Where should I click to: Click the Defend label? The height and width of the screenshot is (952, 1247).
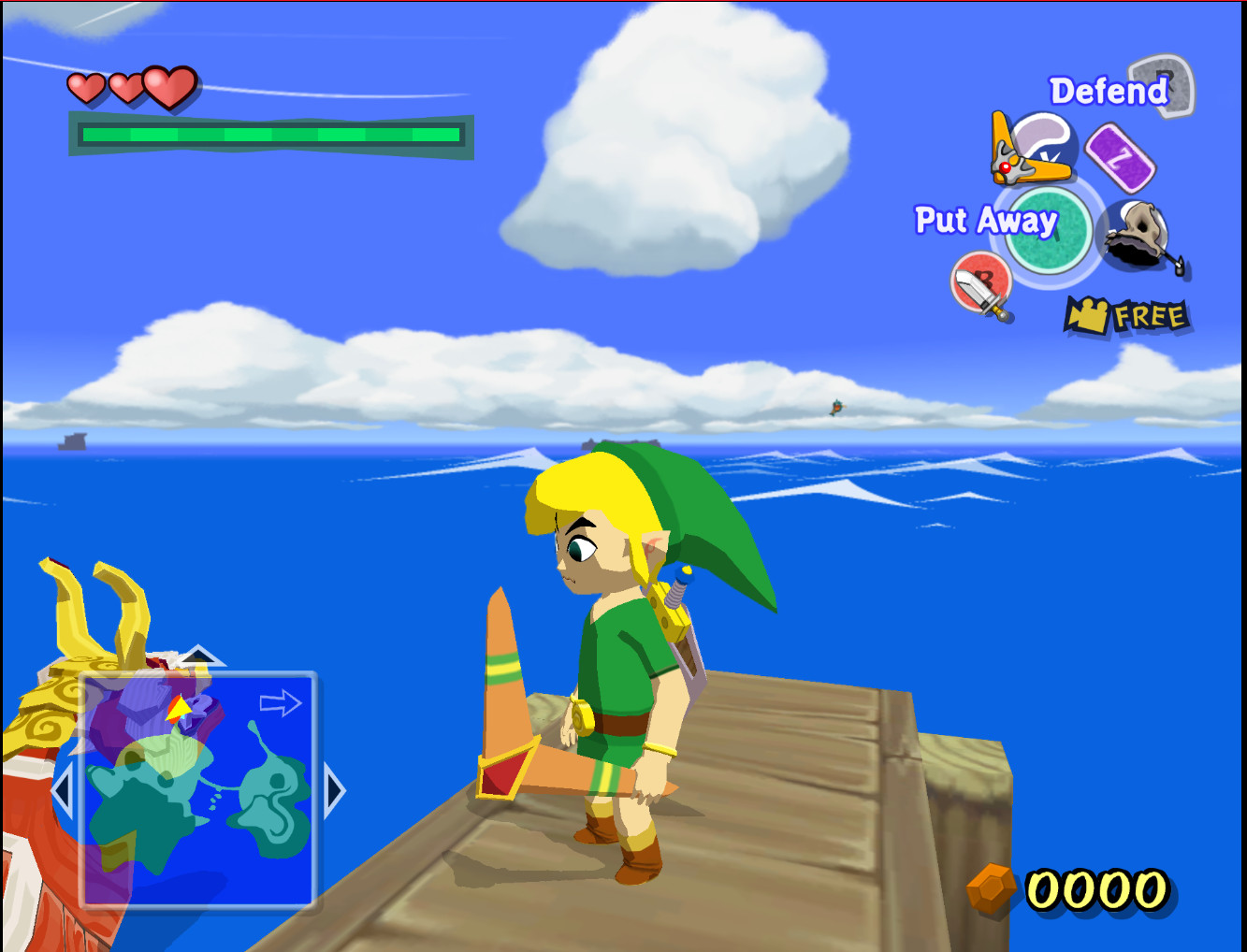point(1109,91)
